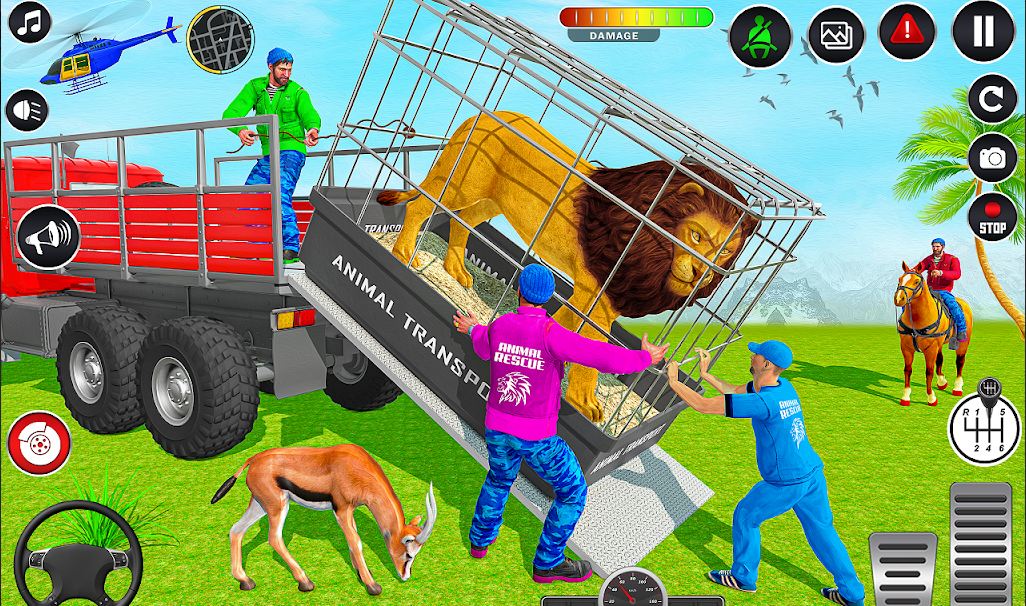Open the circular minimap

tap(220, 38)
